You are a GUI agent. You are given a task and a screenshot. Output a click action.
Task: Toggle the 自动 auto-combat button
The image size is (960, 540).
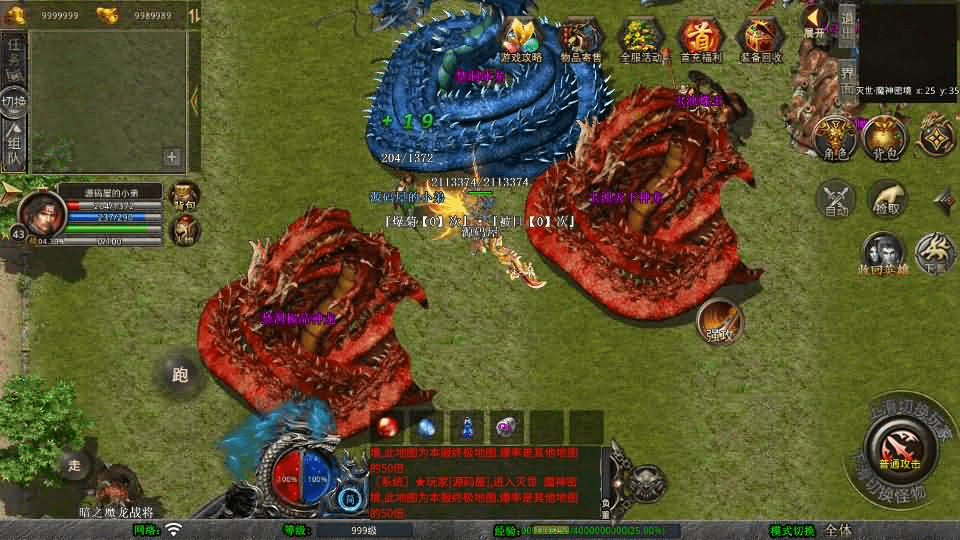[x=837, y=199]
